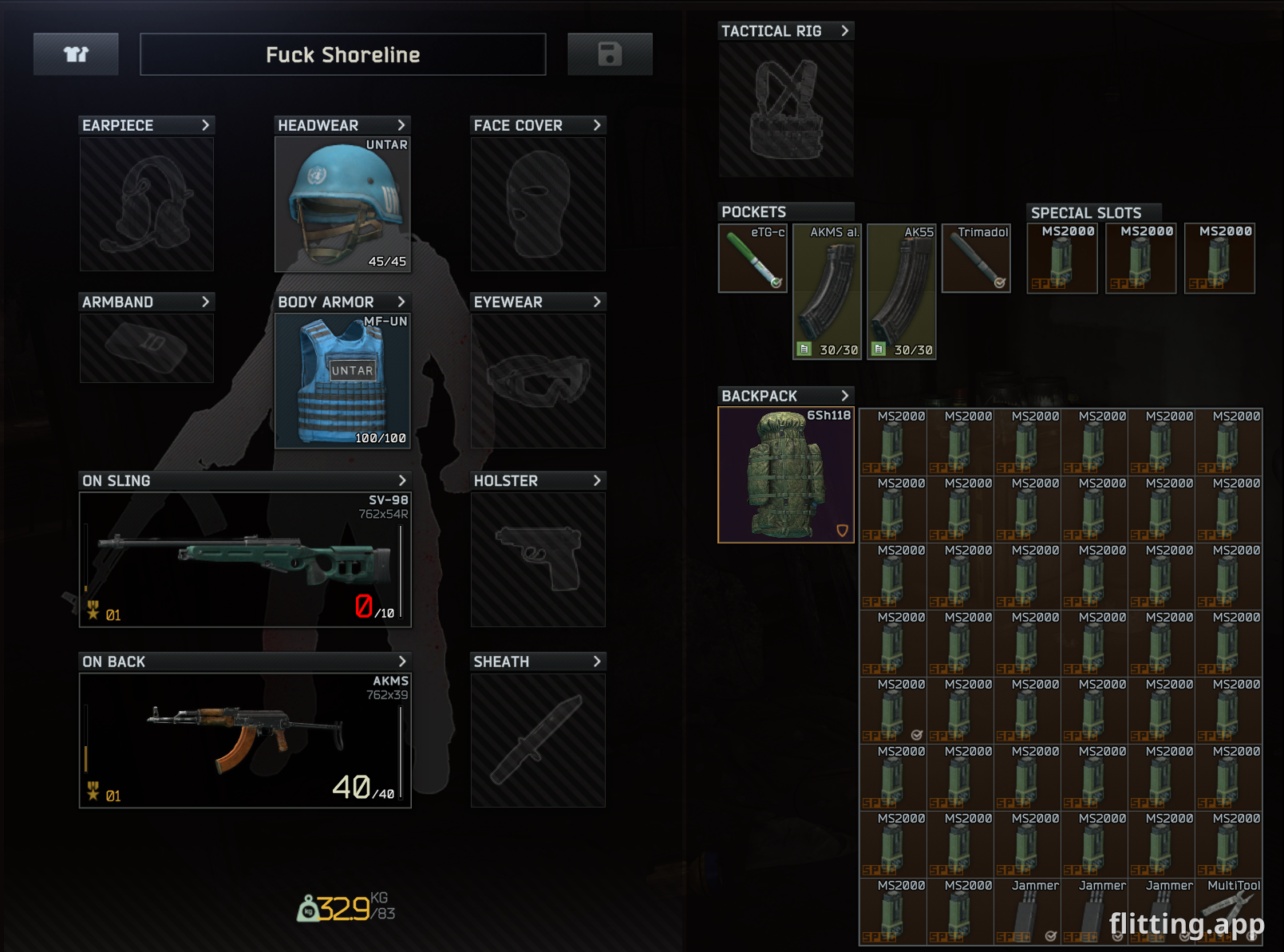Select the AKMS aluminium magazine in pockets
The width and height of the screenshot is (1284, 952).
(827, 292)
